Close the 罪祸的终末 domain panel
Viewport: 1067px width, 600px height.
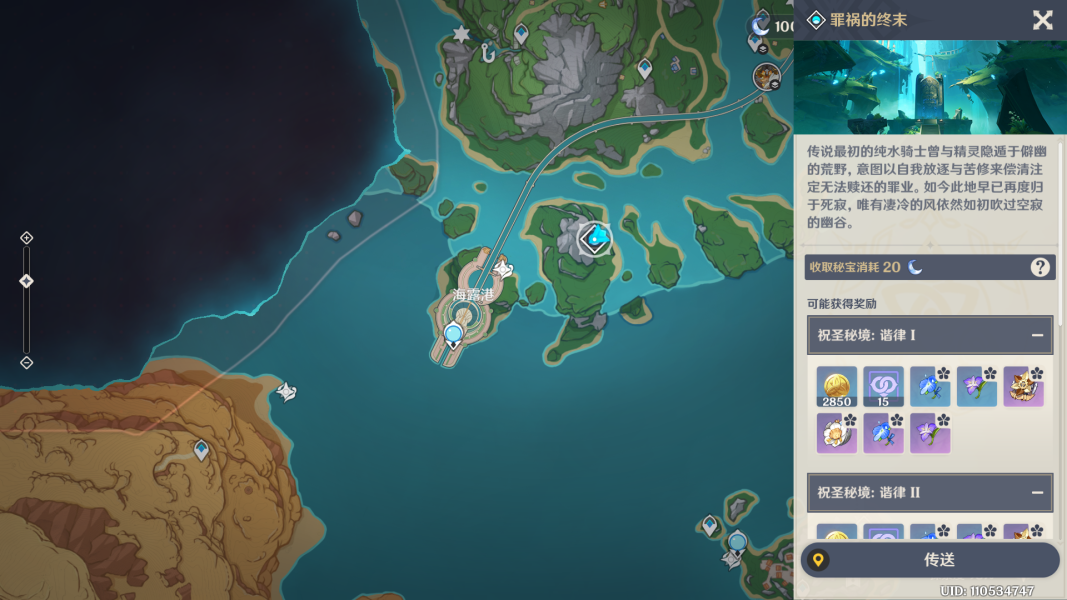coord(1042,20)
